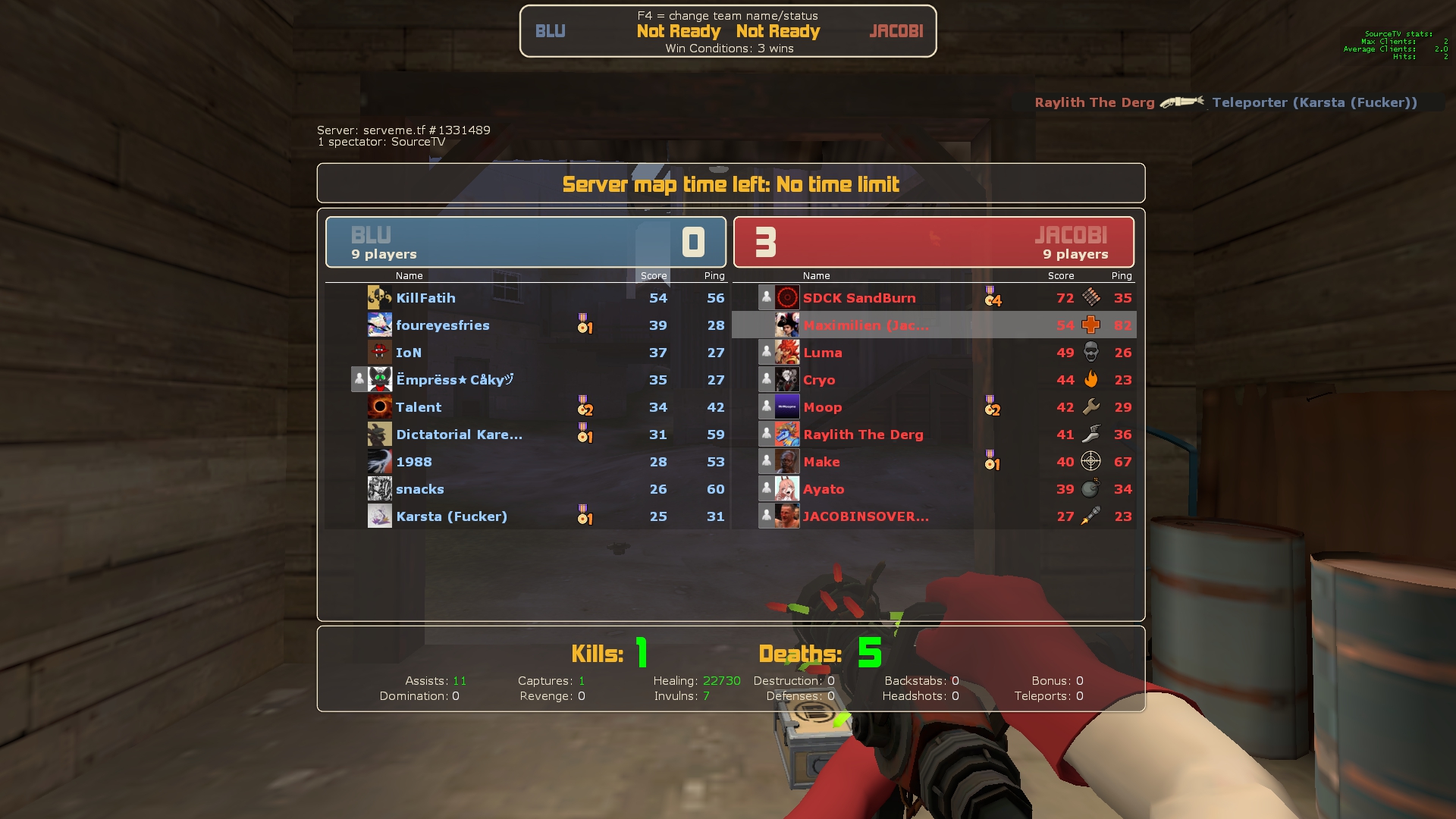This screenshot has width=1456, height=819.
Task: Select Karsta (Fucker) on the scoreboard
Action: [451, 516]
